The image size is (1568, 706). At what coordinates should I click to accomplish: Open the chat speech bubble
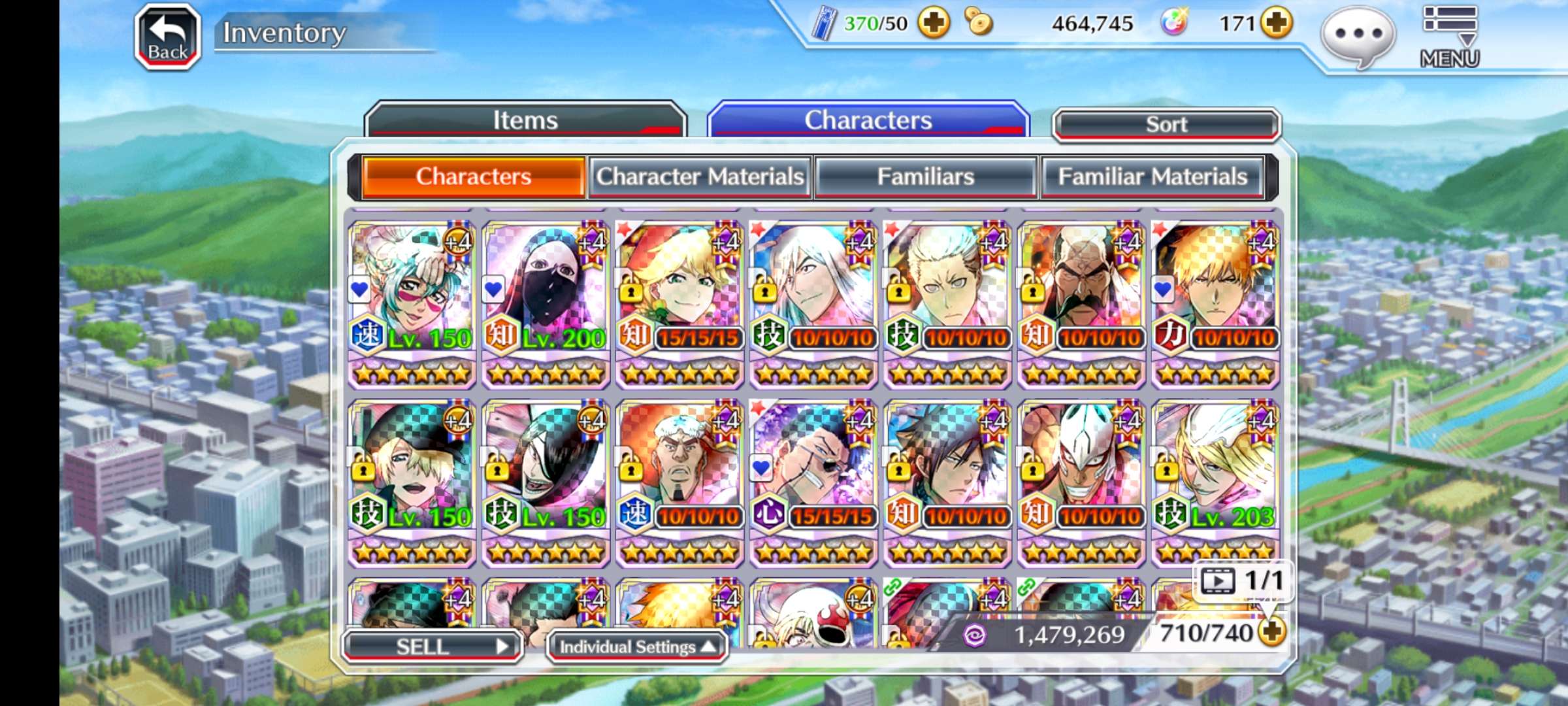click(x=1359, y=35)
